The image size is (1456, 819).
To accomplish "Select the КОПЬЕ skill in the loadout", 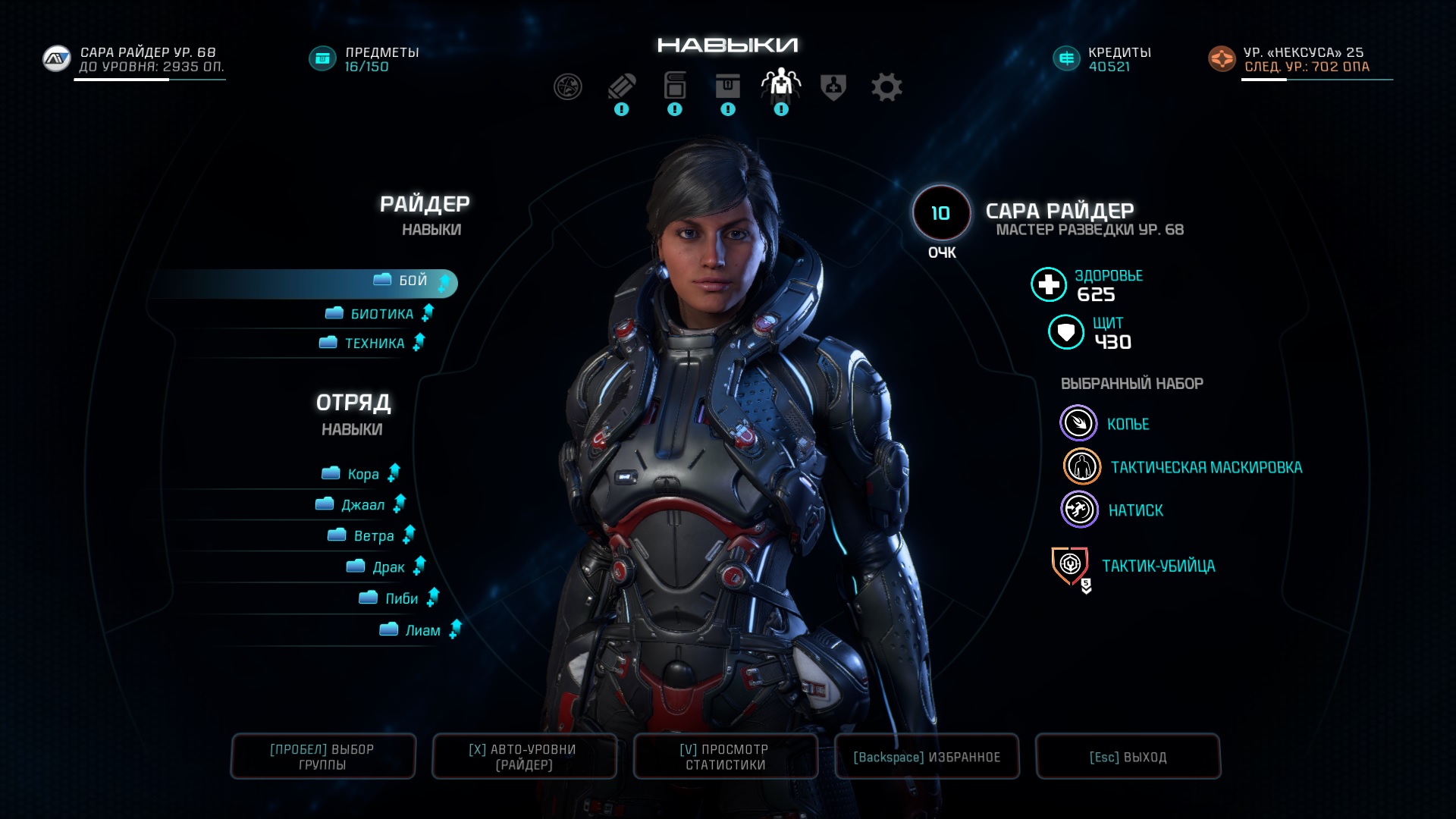I will pyautogui.click(x=1127, y=425).
